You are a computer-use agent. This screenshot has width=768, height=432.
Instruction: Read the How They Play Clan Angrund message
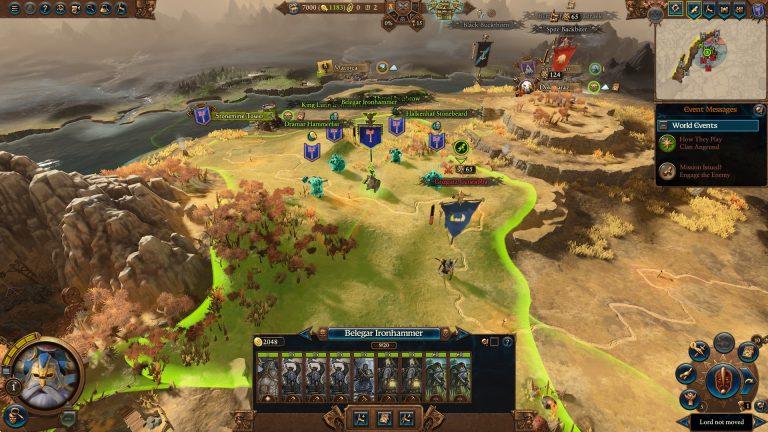point(710,145)
